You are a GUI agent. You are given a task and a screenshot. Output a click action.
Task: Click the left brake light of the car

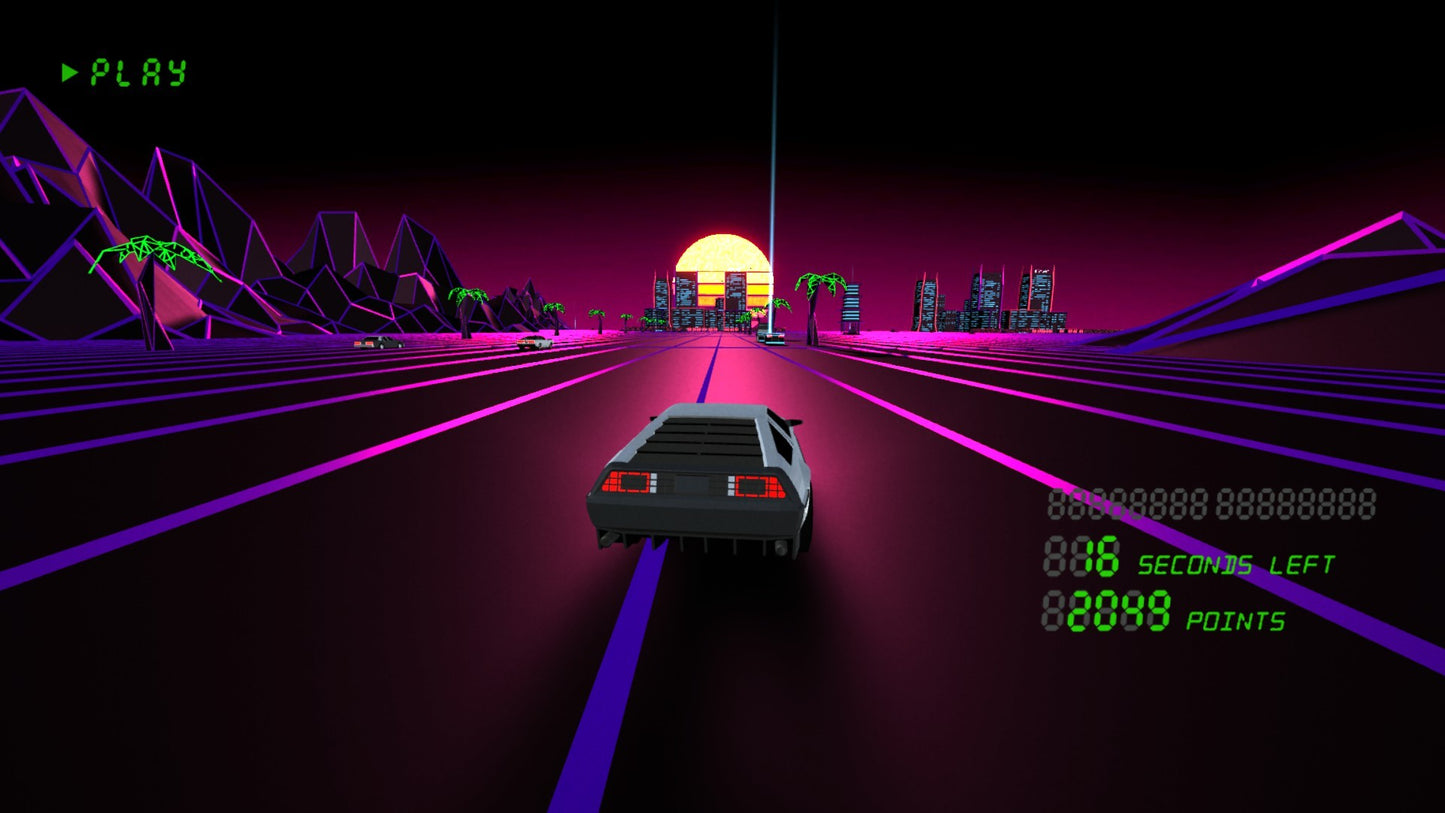[630, 484]
